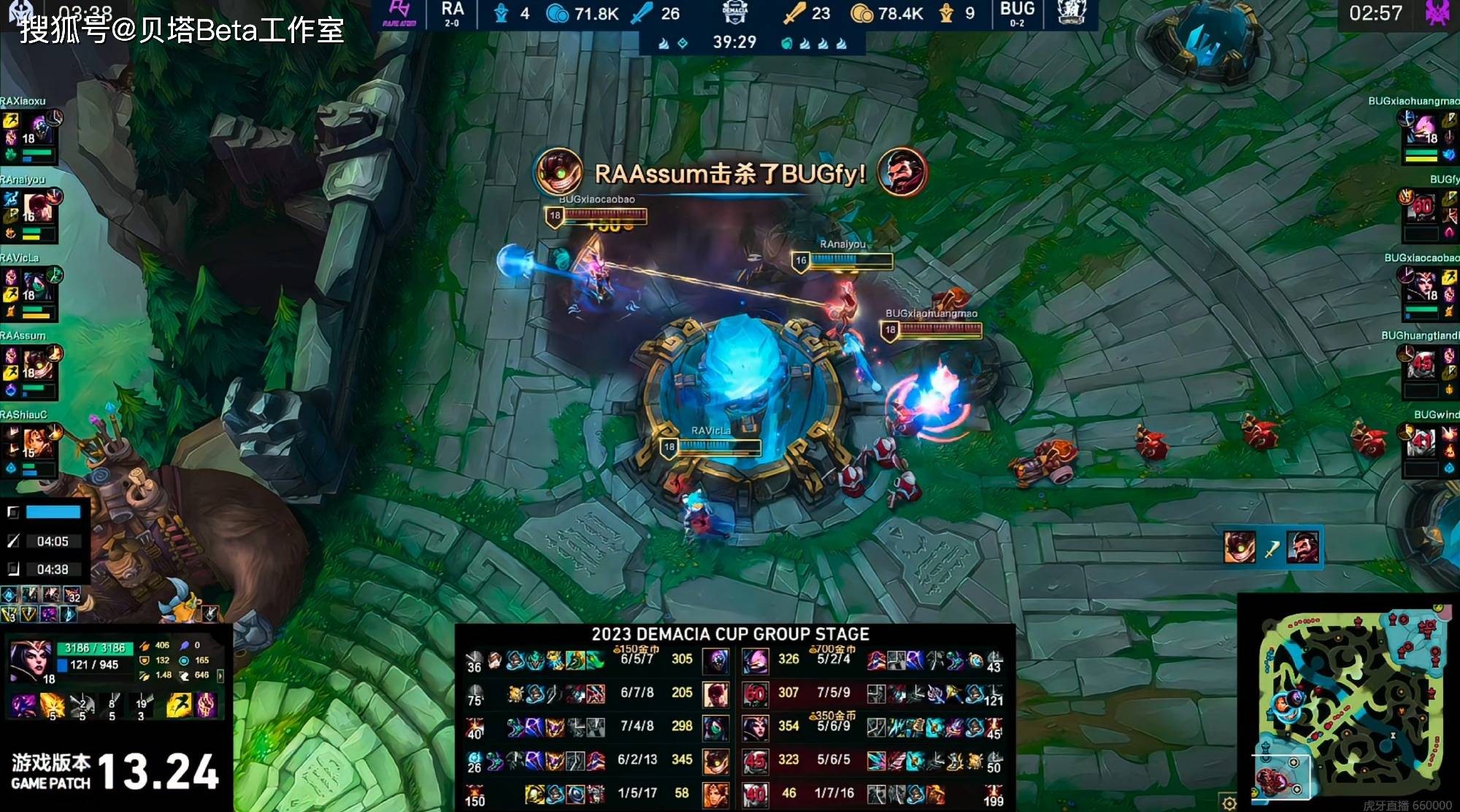Screen dimensions: 1460x812
Task: Click the scoreboard row showing 7/5/9 KDA
Action: (834, 693)
